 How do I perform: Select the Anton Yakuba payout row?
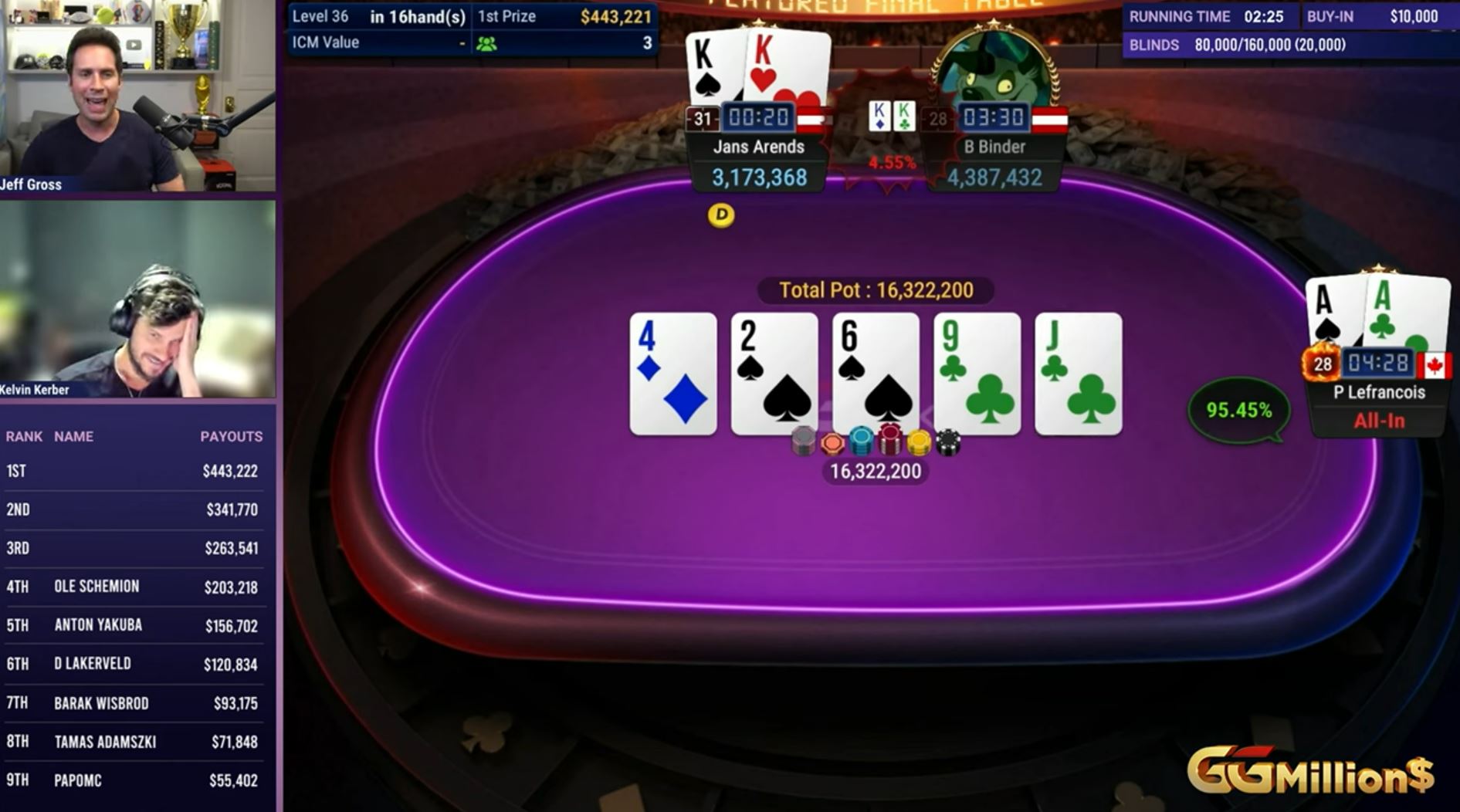133,626
